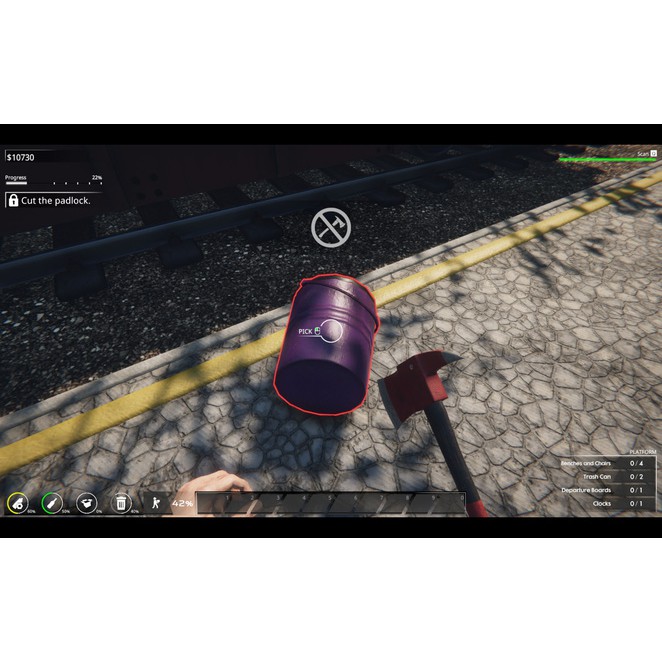Choose the Departure Boards task row
This screenshot has width=662, height=662.
tap(601, 490)
